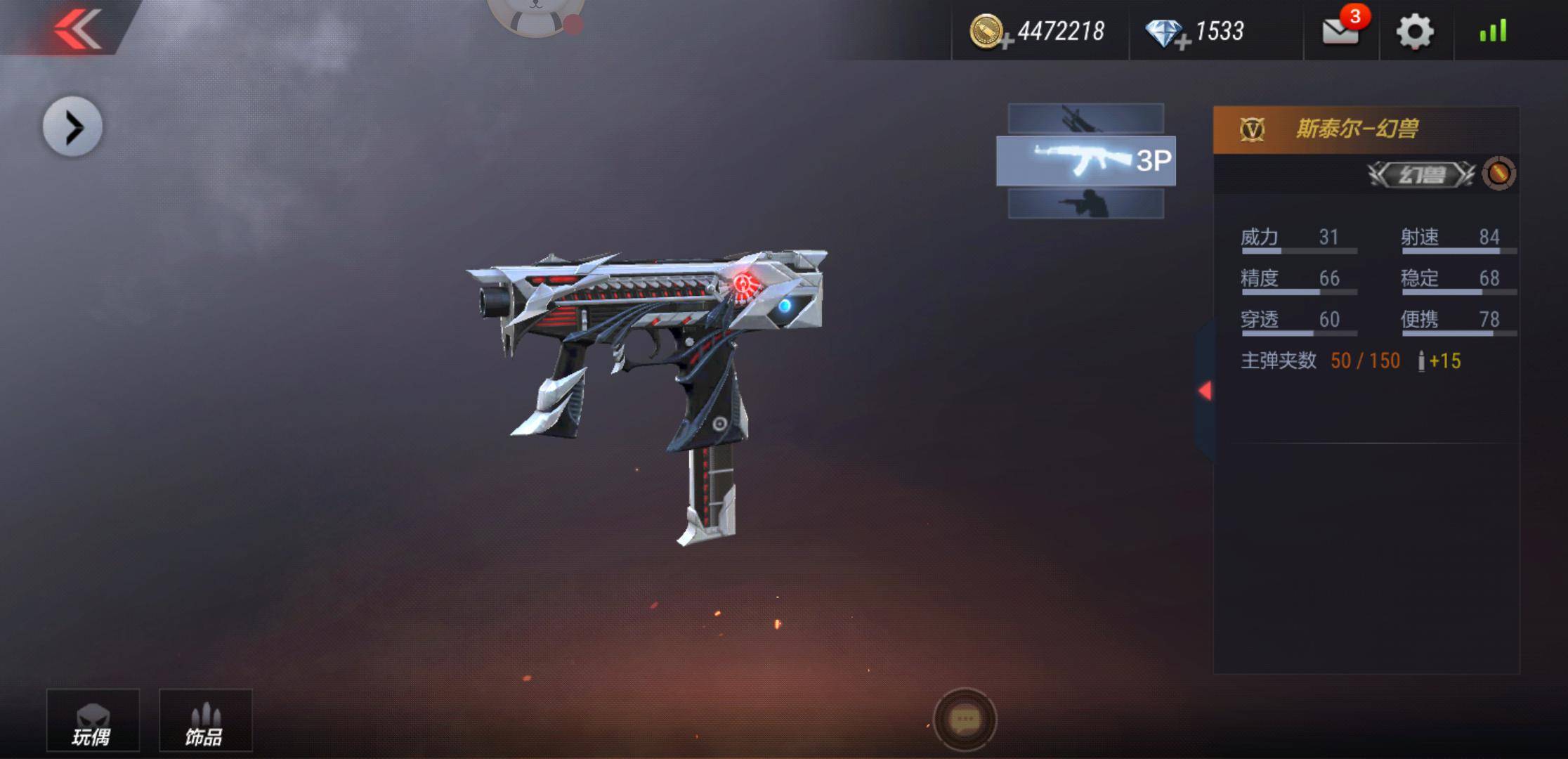Click the round orange bullet icon beside 幻兽

coord(1498,174)
